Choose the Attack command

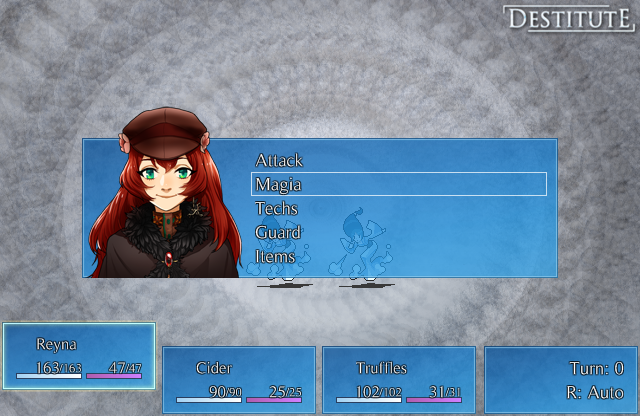coord(279,160)
